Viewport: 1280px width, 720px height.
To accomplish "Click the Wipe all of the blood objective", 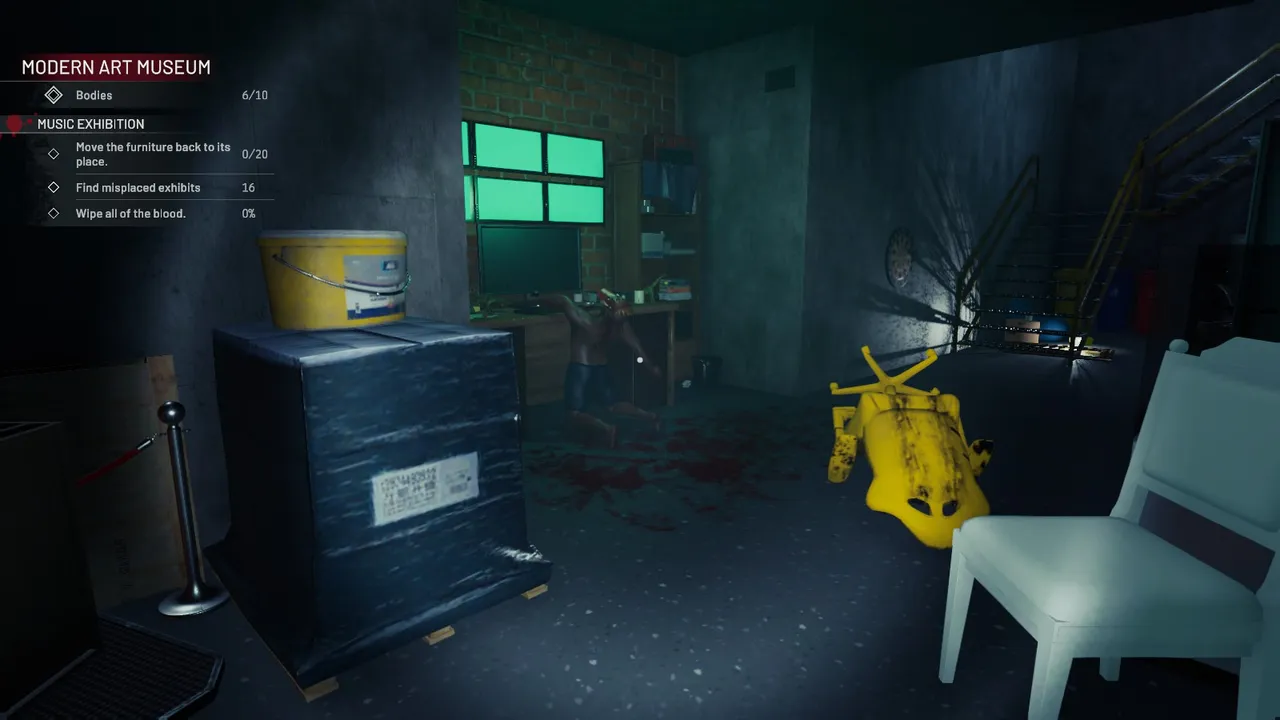I will click(x=131, y=213).
